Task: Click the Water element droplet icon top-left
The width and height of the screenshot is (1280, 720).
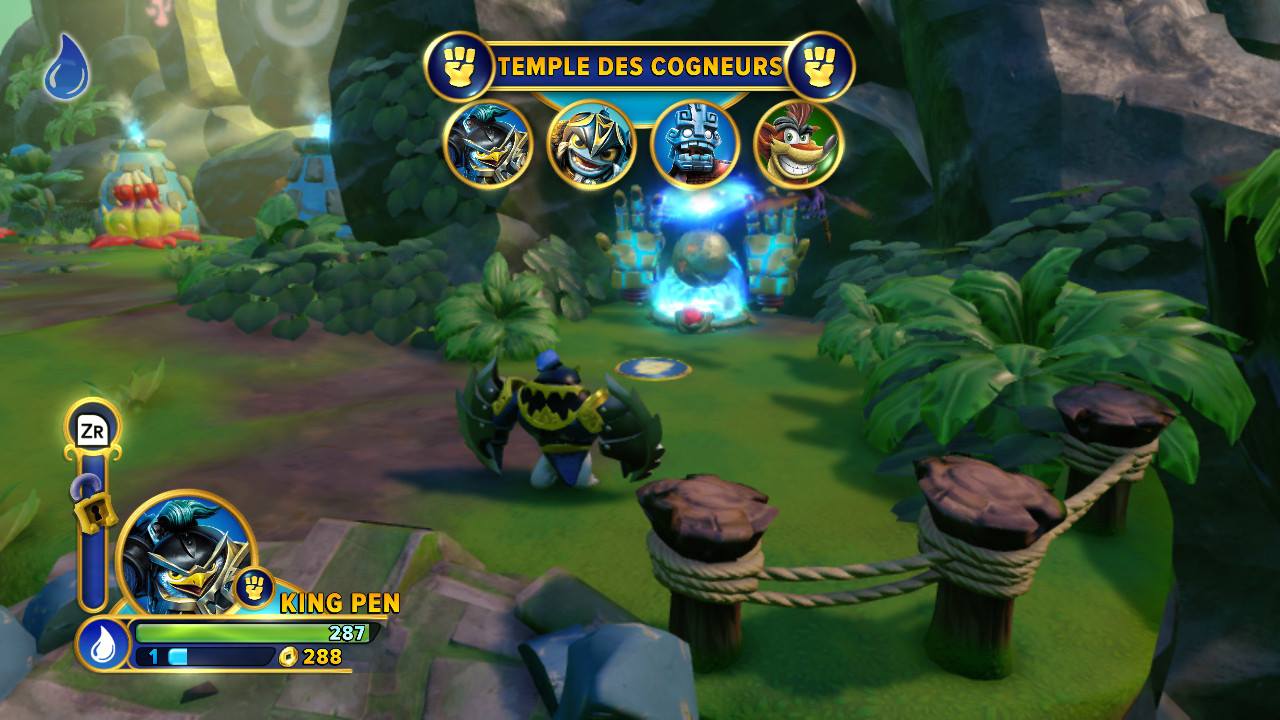Action: (x=66, y=66)
